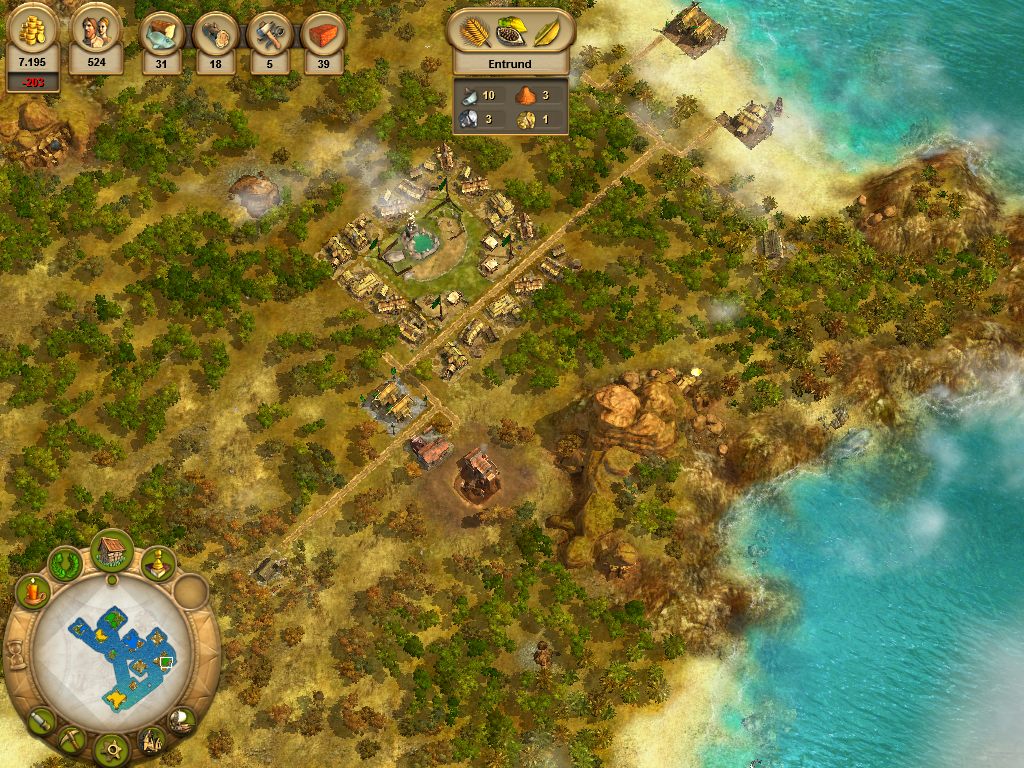Image resolution: width=1024 pixels, height=768 pixels.
Task: Open the golden chess pawn menu
Action: [x=157, y=564]
